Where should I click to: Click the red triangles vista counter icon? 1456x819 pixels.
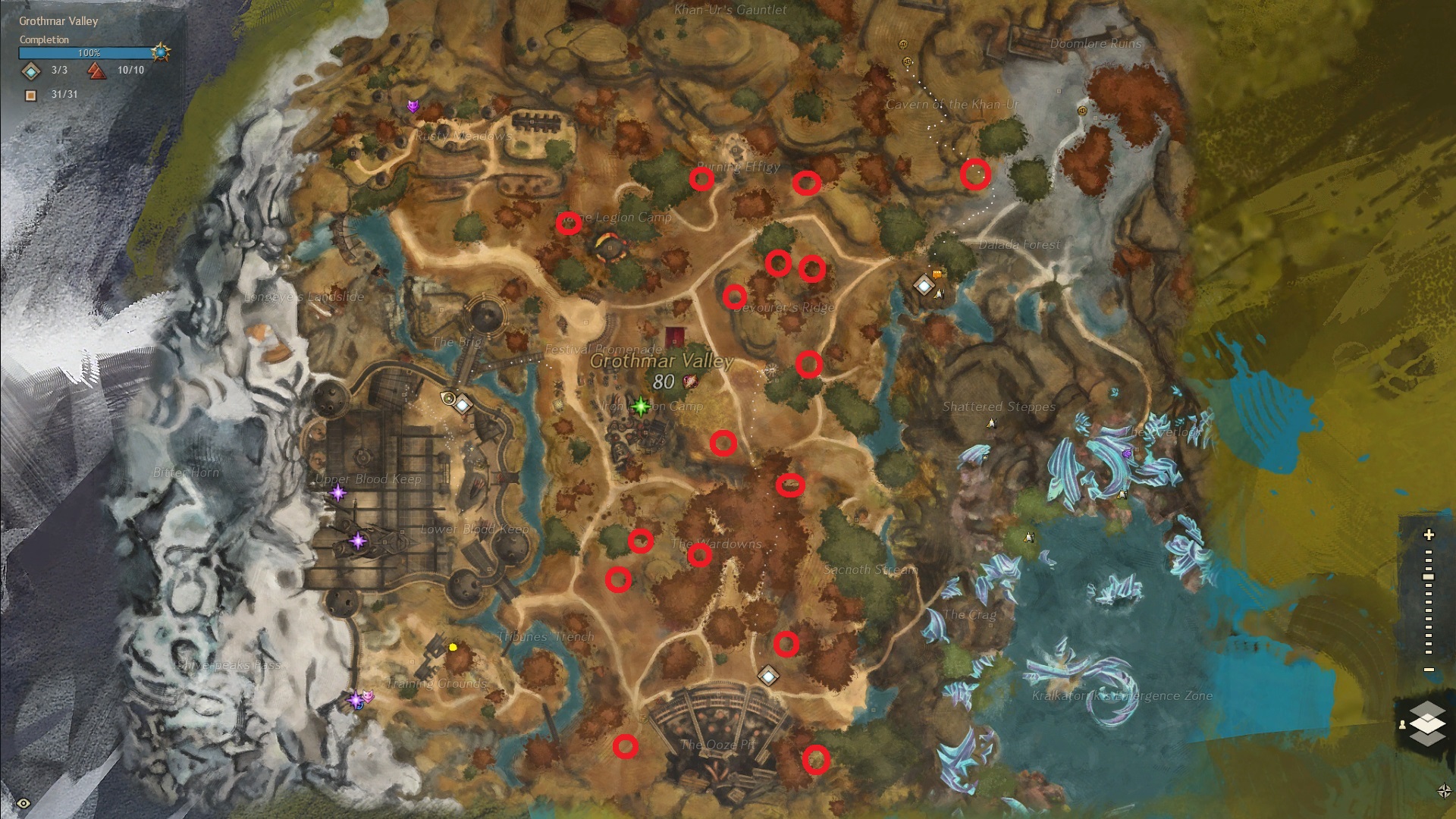[96, 71]
